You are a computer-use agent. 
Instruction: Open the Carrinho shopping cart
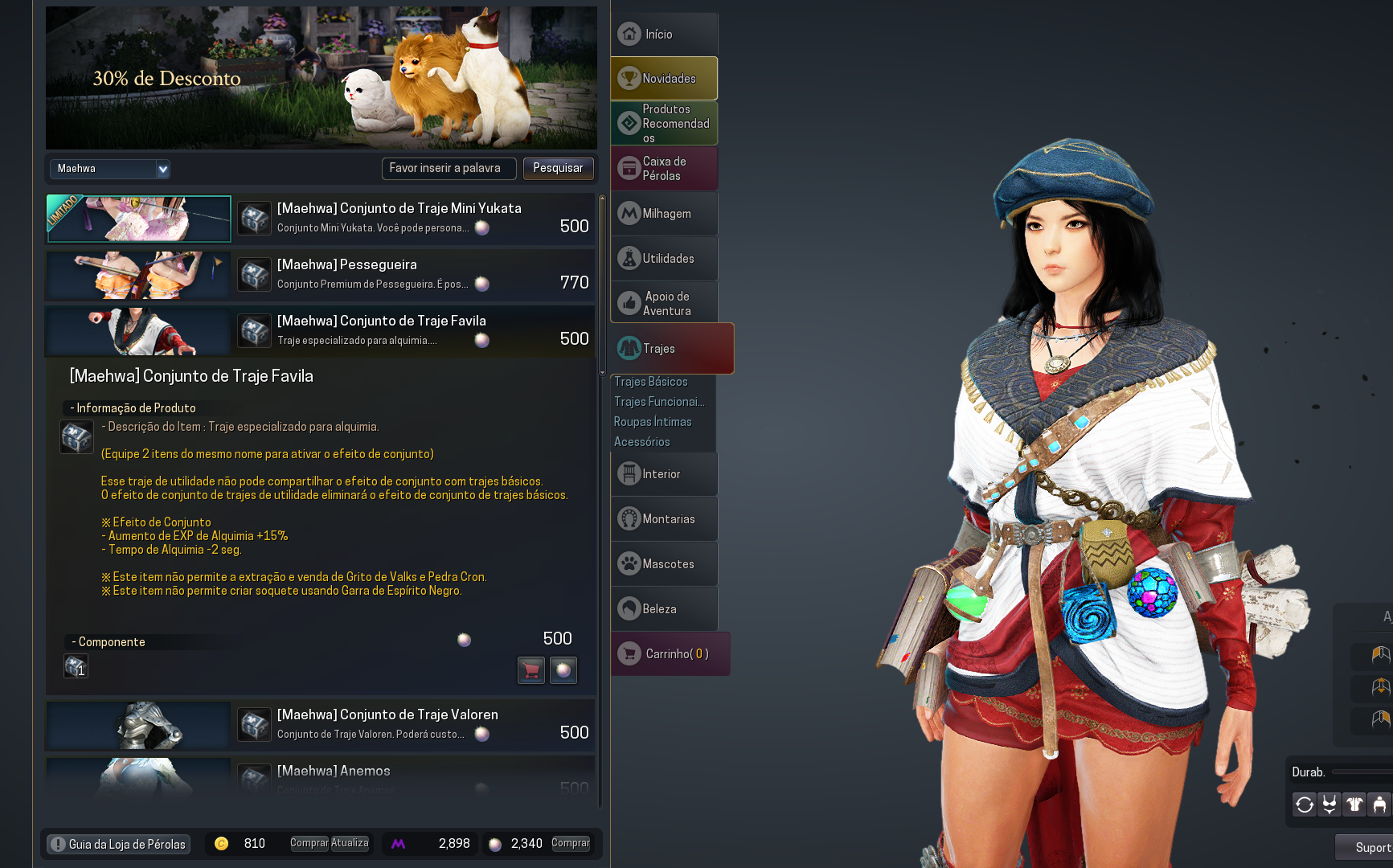[x=670, y=654]
